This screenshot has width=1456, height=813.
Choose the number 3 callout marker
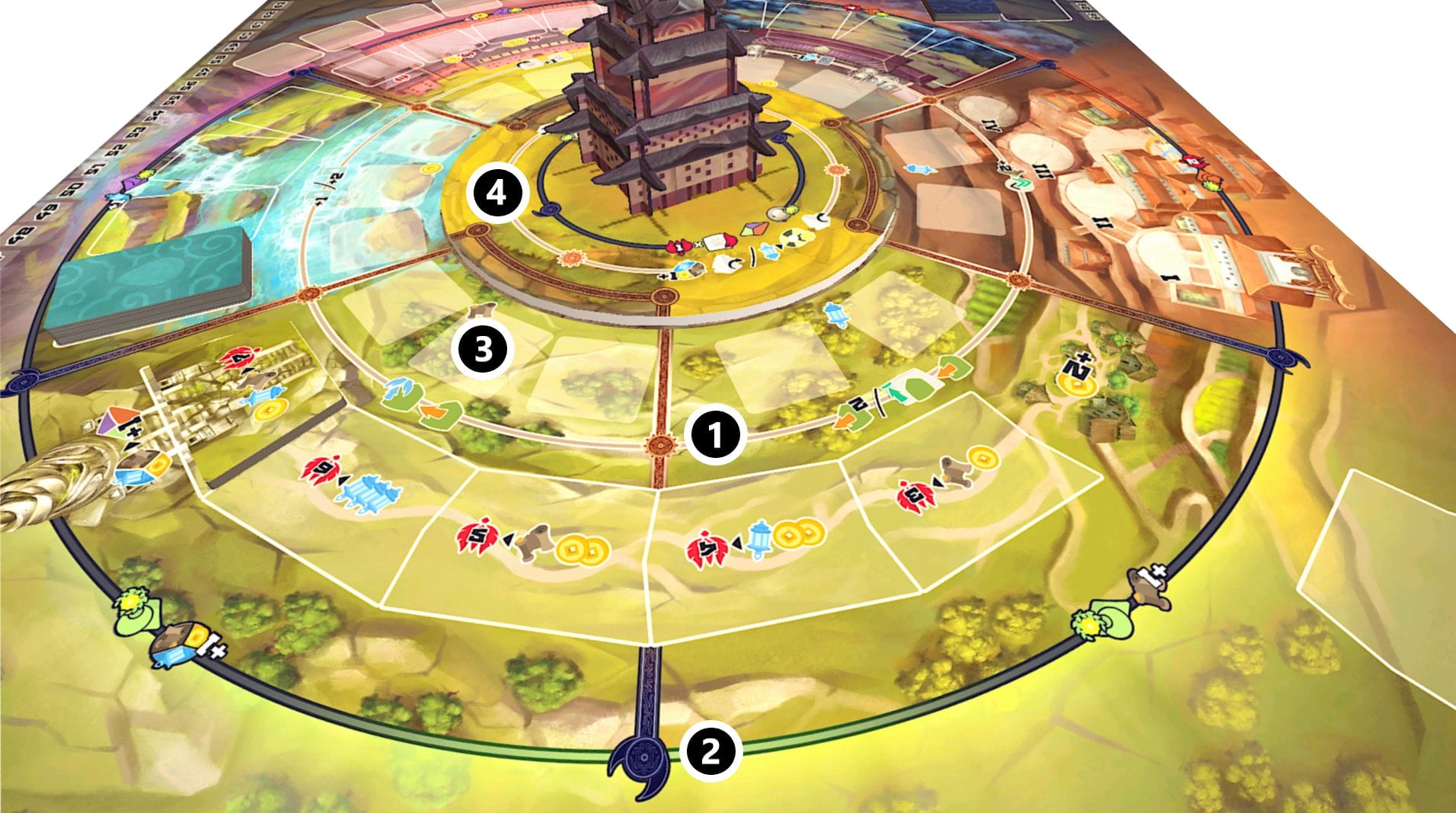482,350
